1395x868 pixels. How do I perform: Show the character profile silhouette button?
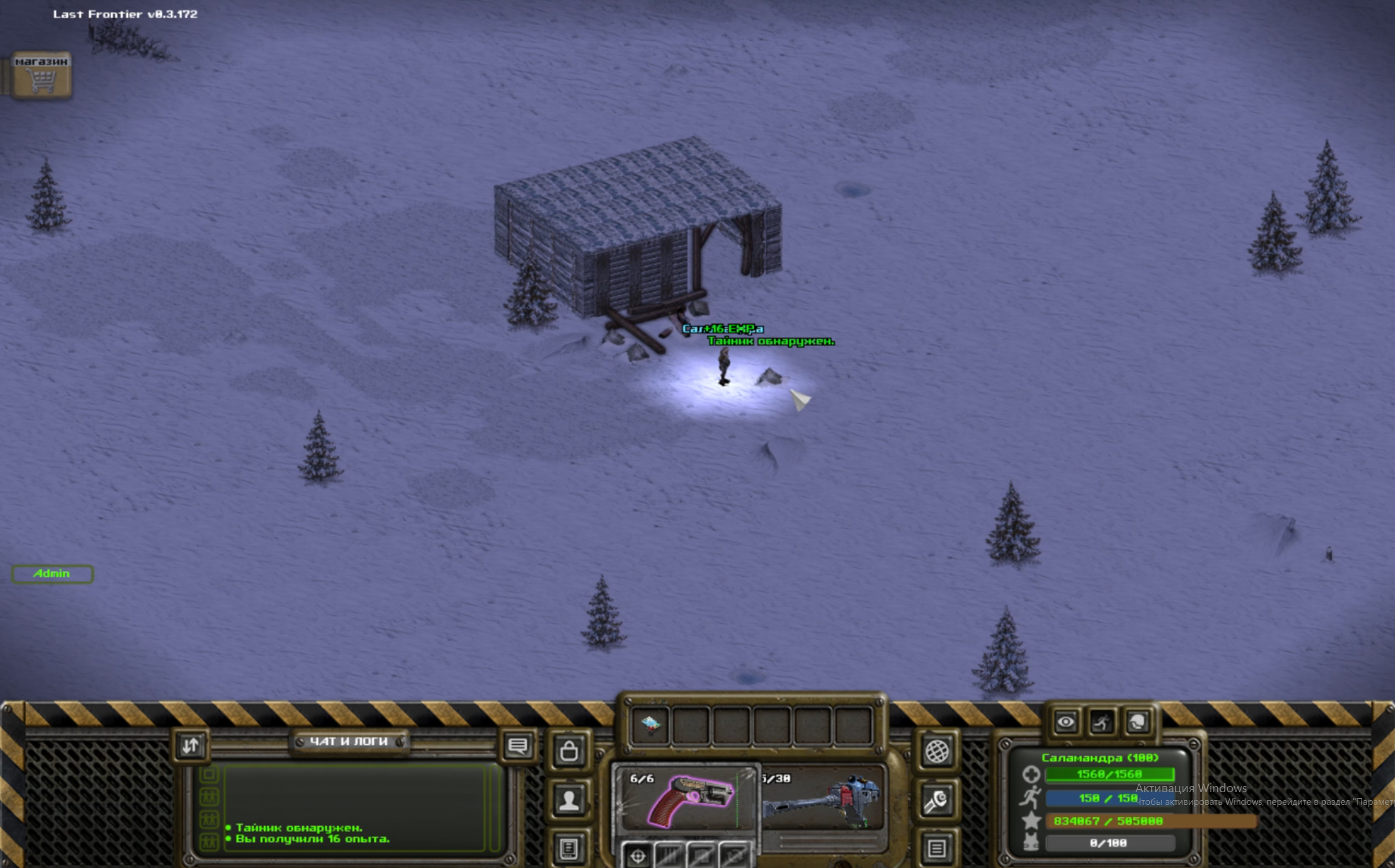coord(569,800)
